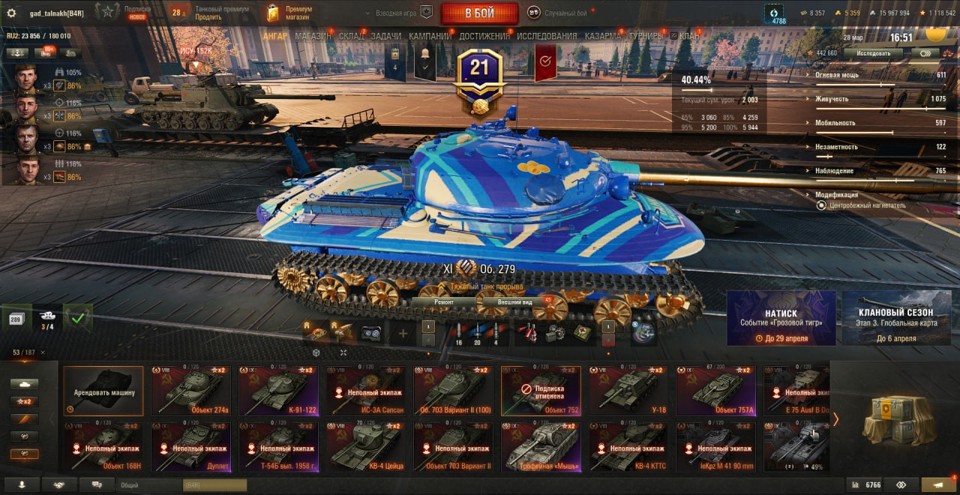Start battle with the В БОЙ button
Screen dimensions: 960x495
[x=479, y=13]
